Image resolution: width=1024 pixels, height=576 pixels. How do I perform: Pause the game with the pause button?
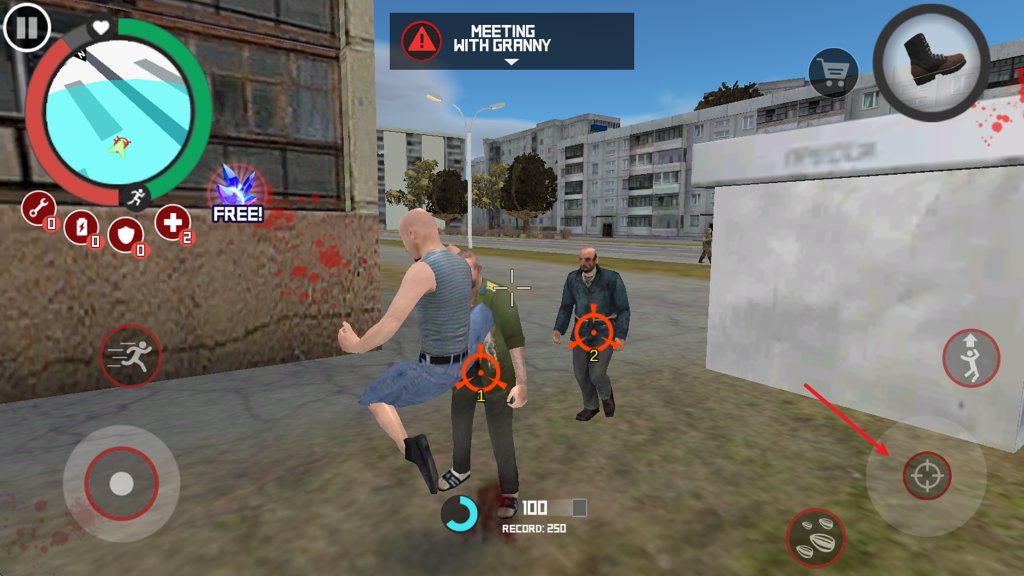(27, 27)
